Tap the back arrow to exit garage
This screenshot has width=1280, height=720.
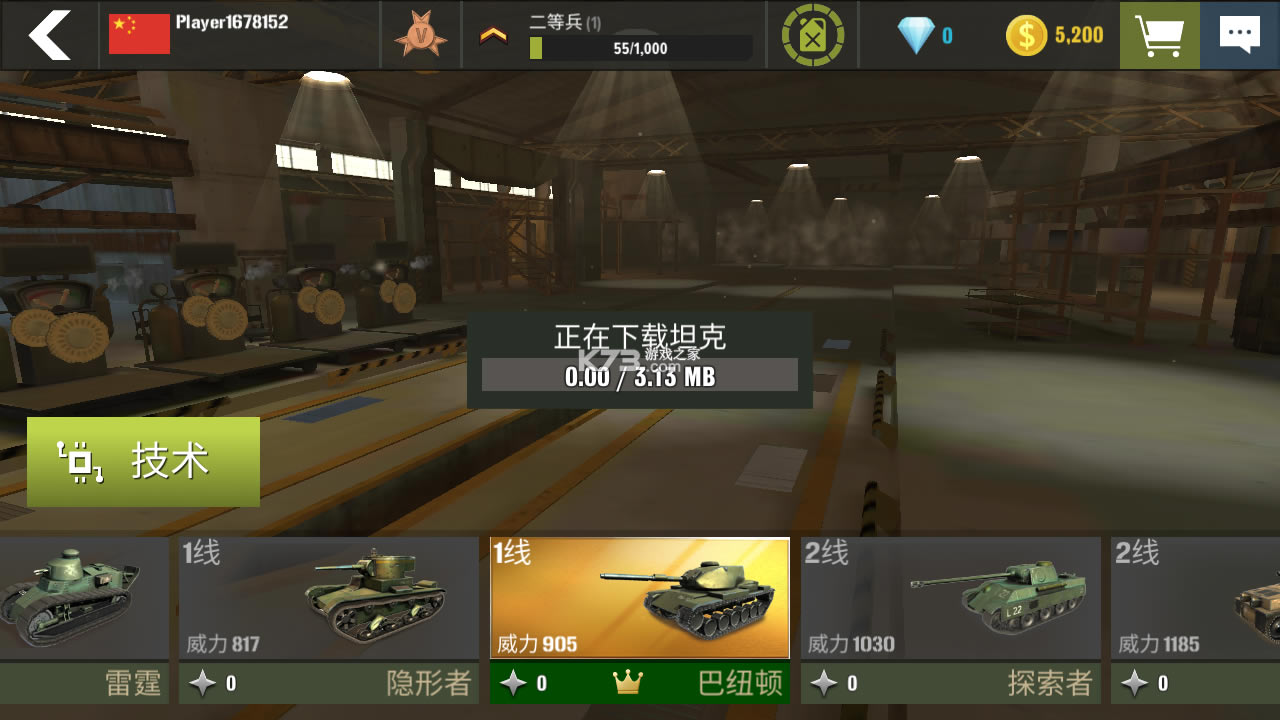(x=48, y=34)
